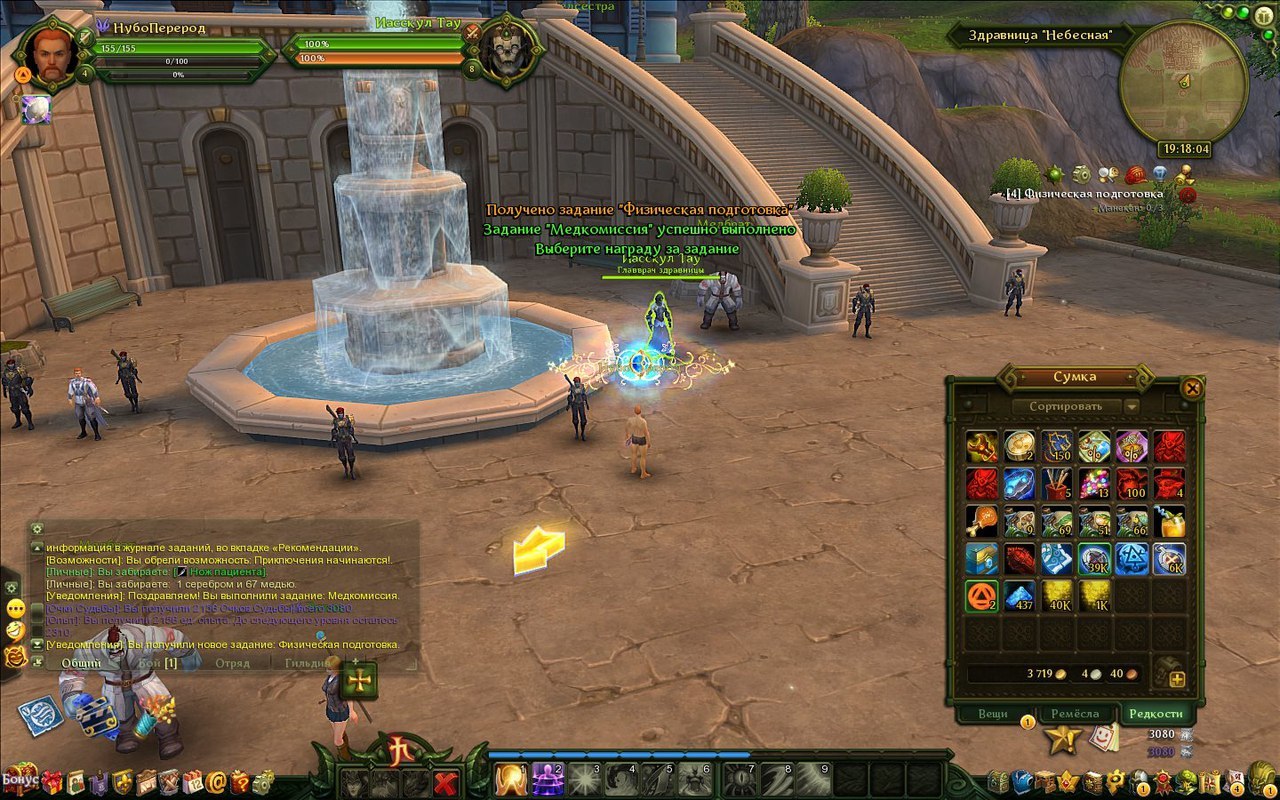Open the minimap
This screenshot has width=1280, height=800.
(1183, 82)
